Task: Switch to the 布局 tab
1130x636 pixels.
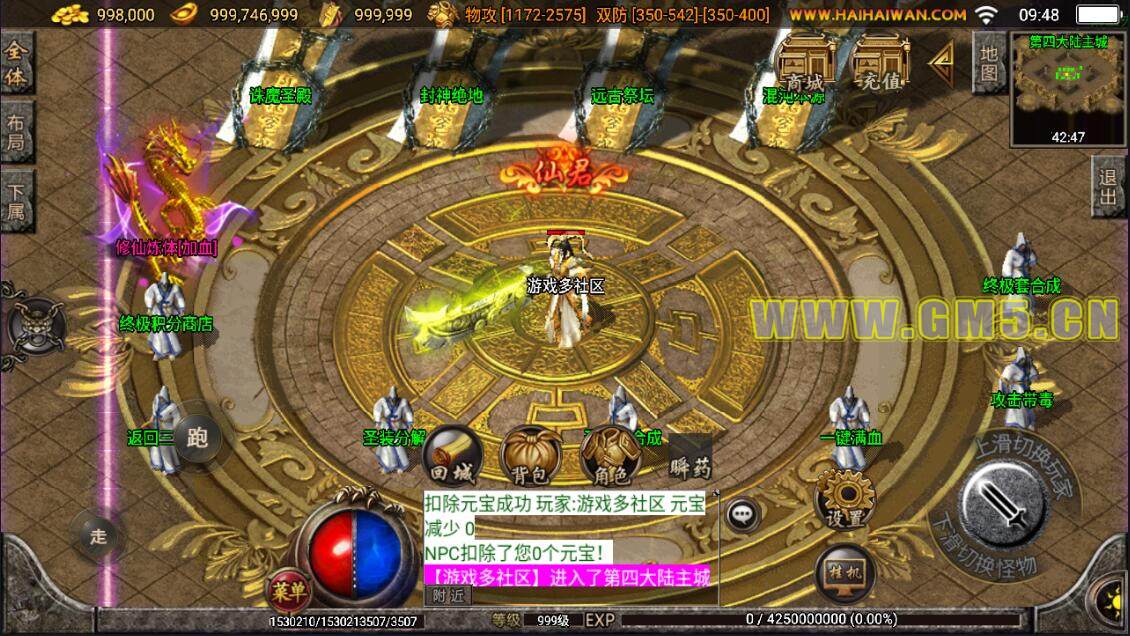Action: (x=17, y=132)
